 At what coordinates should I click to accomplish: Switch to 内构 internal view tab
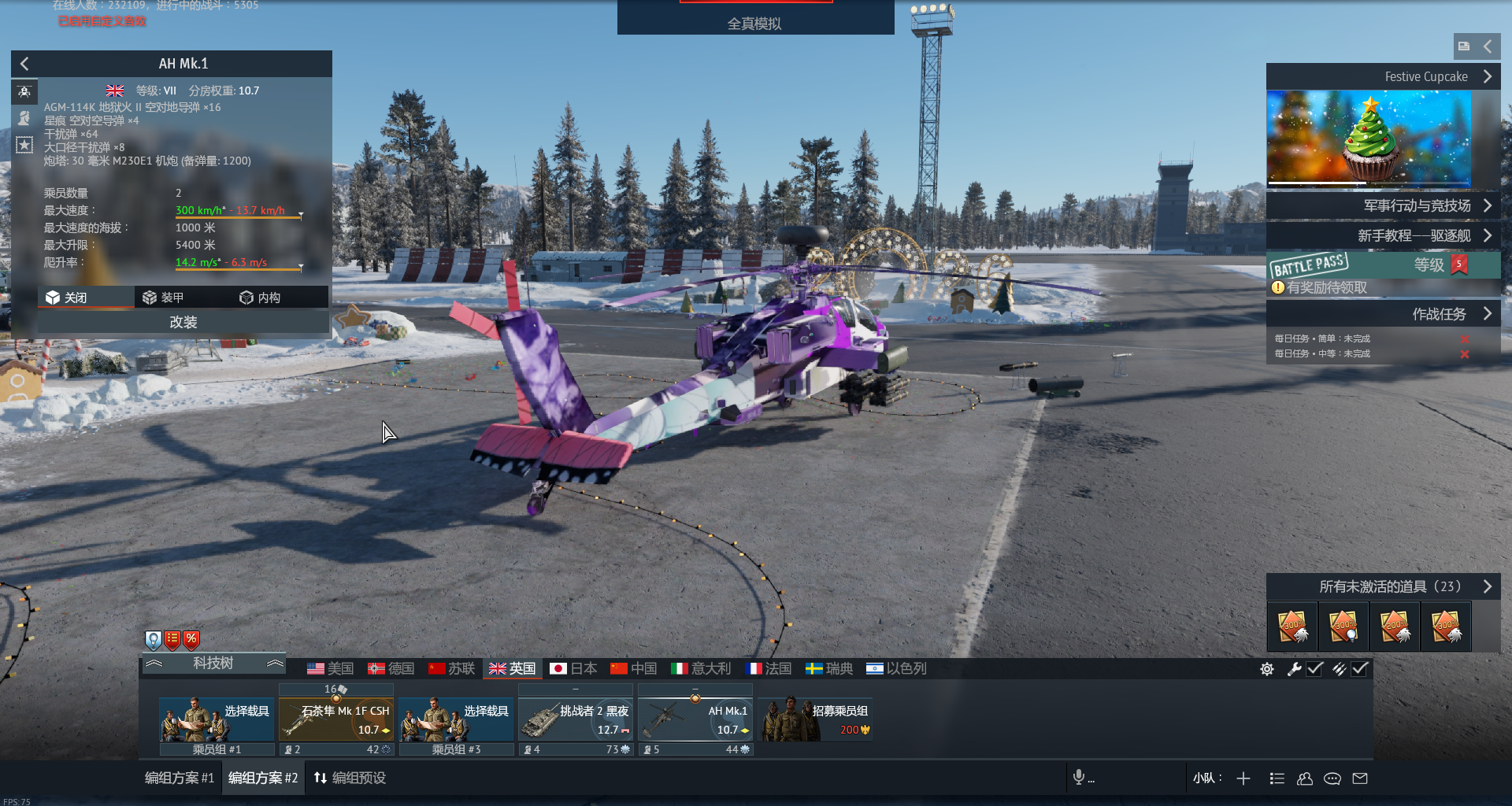coord(260,298)
